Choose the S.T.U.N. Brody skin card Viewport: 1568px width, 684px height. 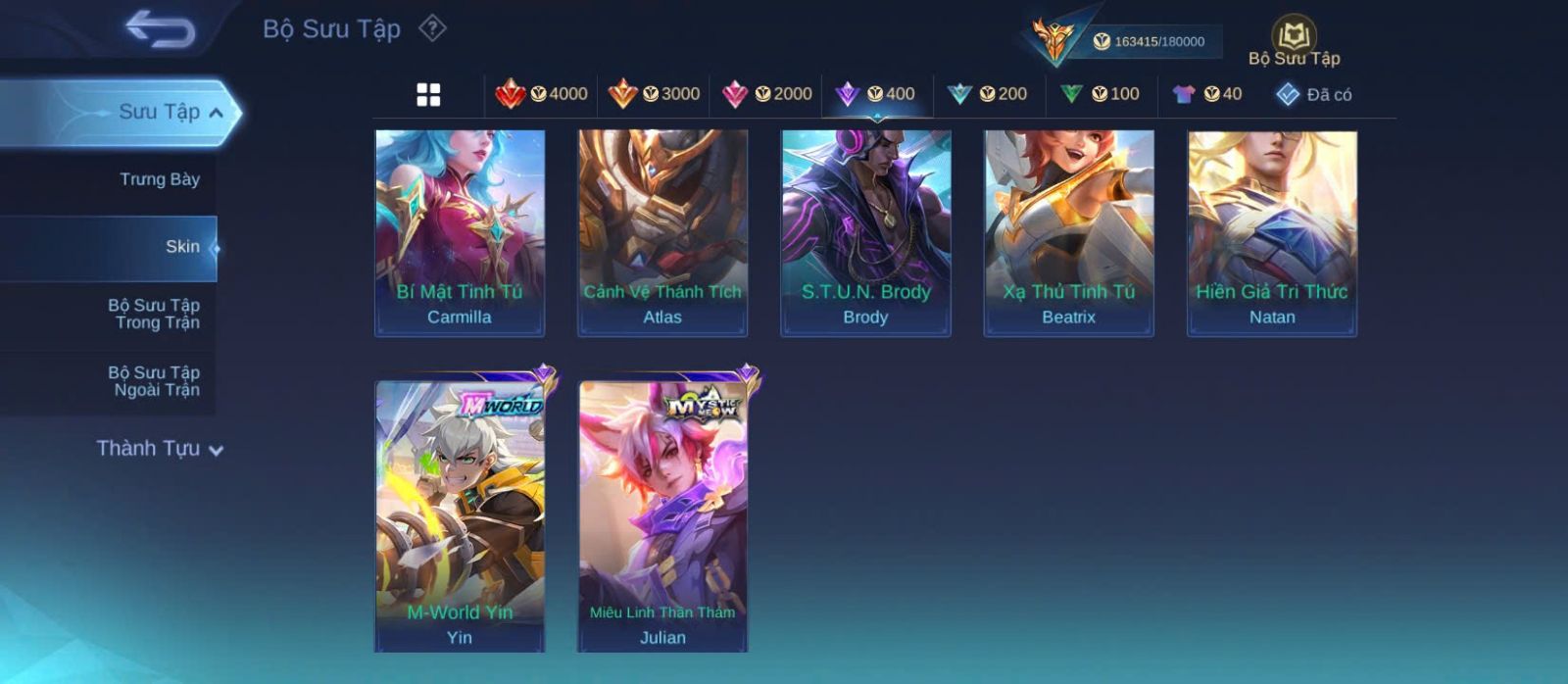click(865, 233)
